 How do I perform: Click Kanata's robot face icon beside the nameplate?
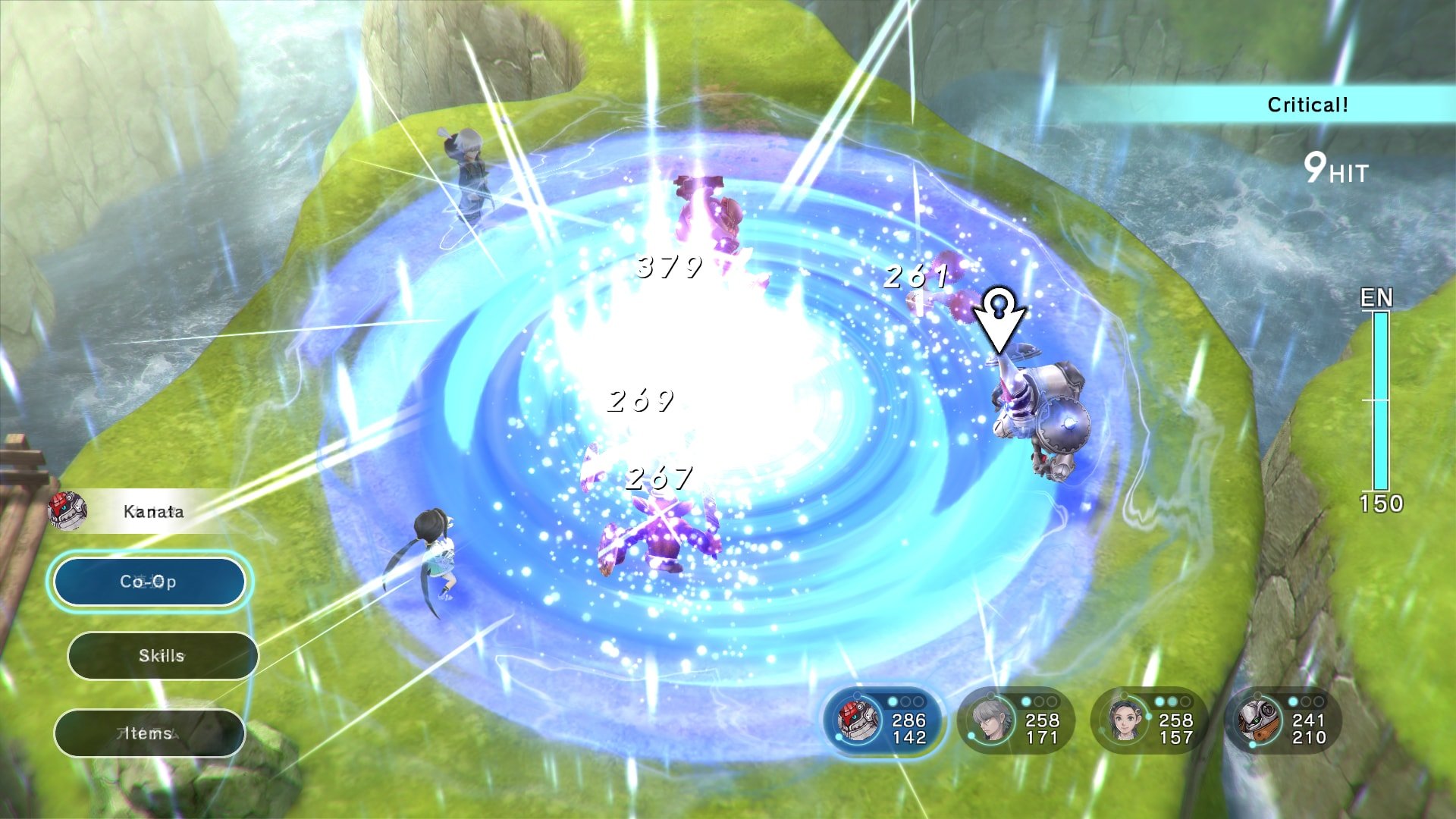[x=68, y=512]
